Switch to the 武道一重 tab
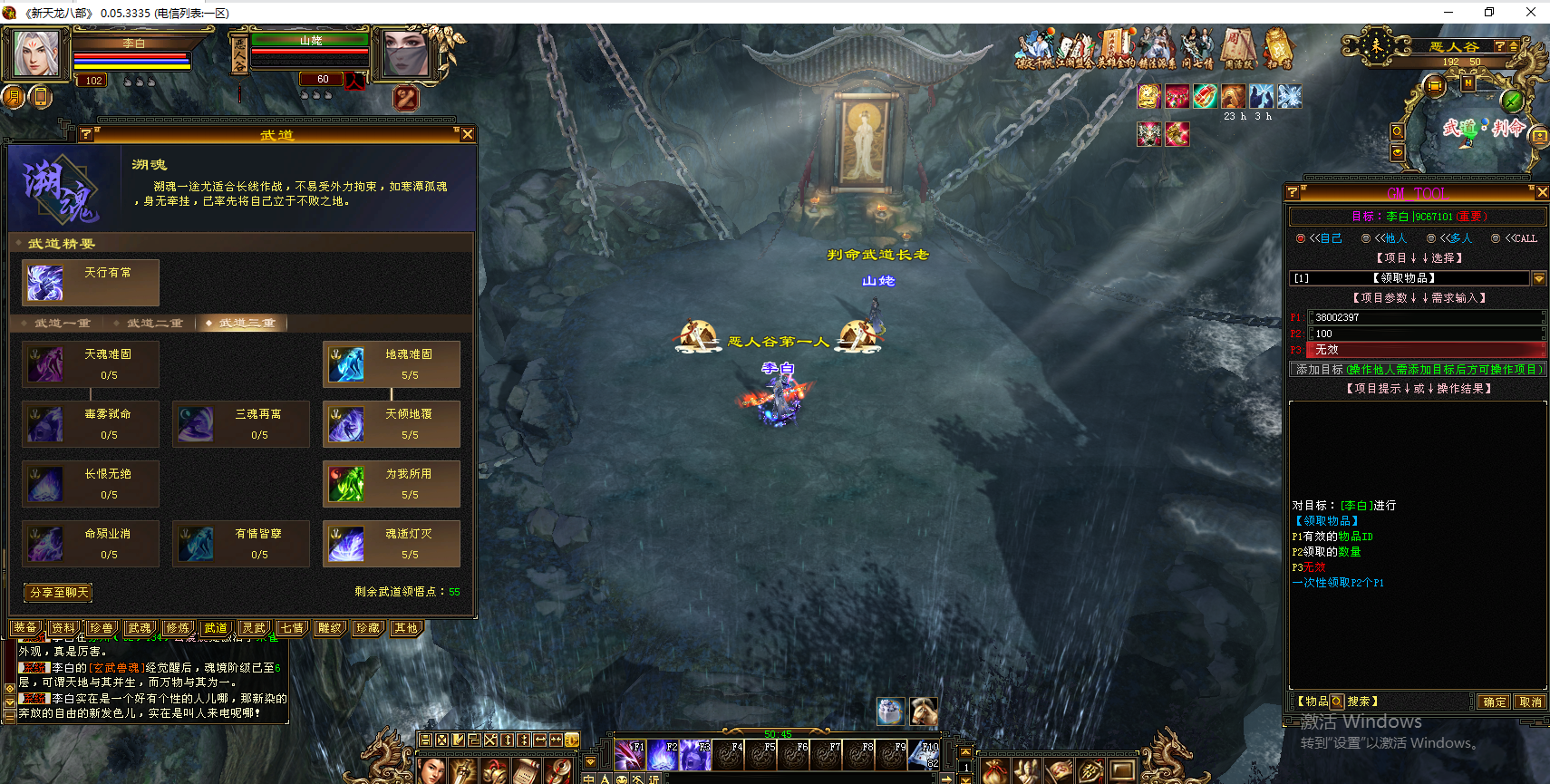Image resolution: width=1550 pixels, height=784 pixels. pos(62,324)
